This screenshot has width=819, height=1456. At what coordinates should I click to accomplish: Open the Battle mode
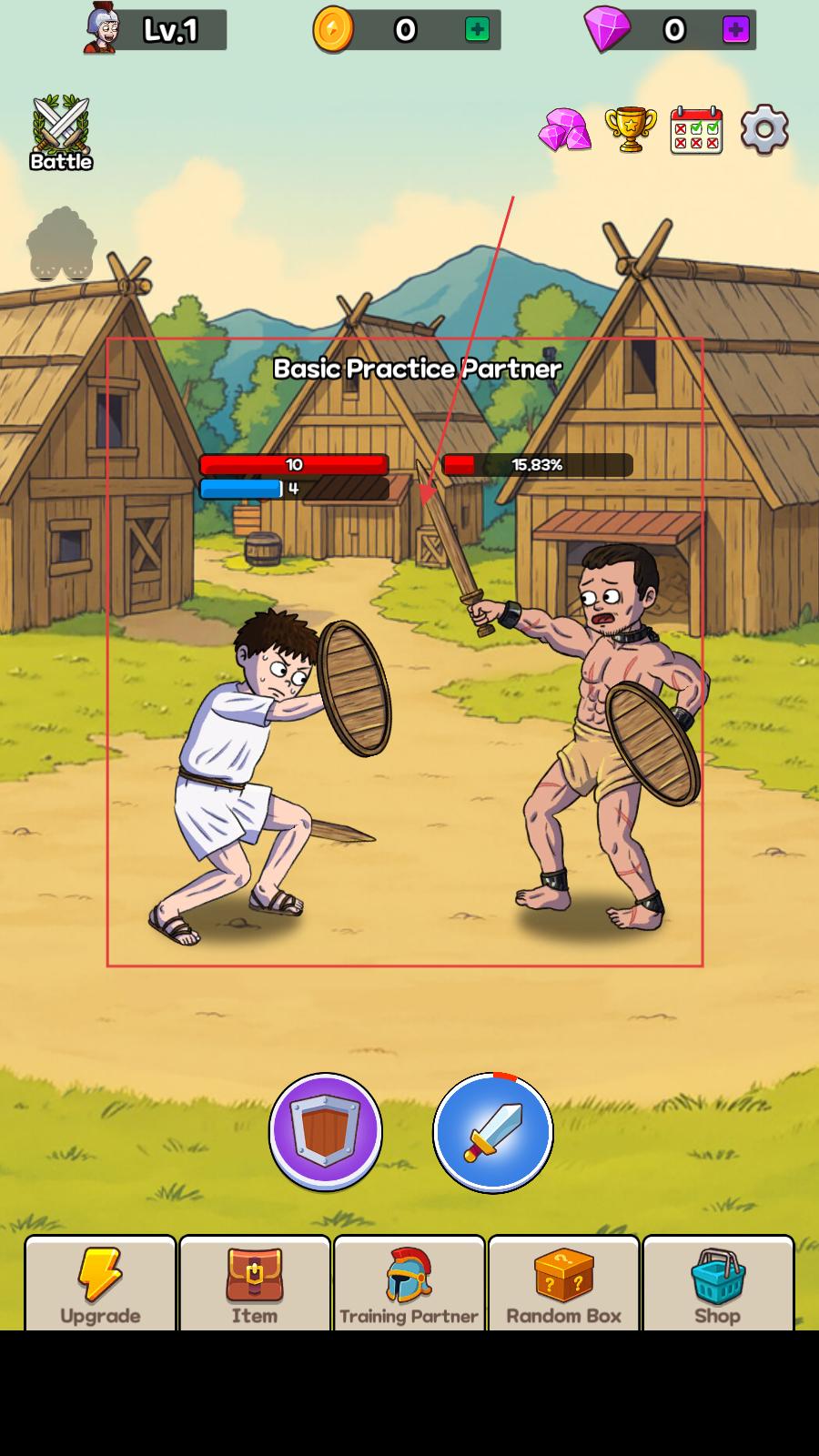point(61,133)
